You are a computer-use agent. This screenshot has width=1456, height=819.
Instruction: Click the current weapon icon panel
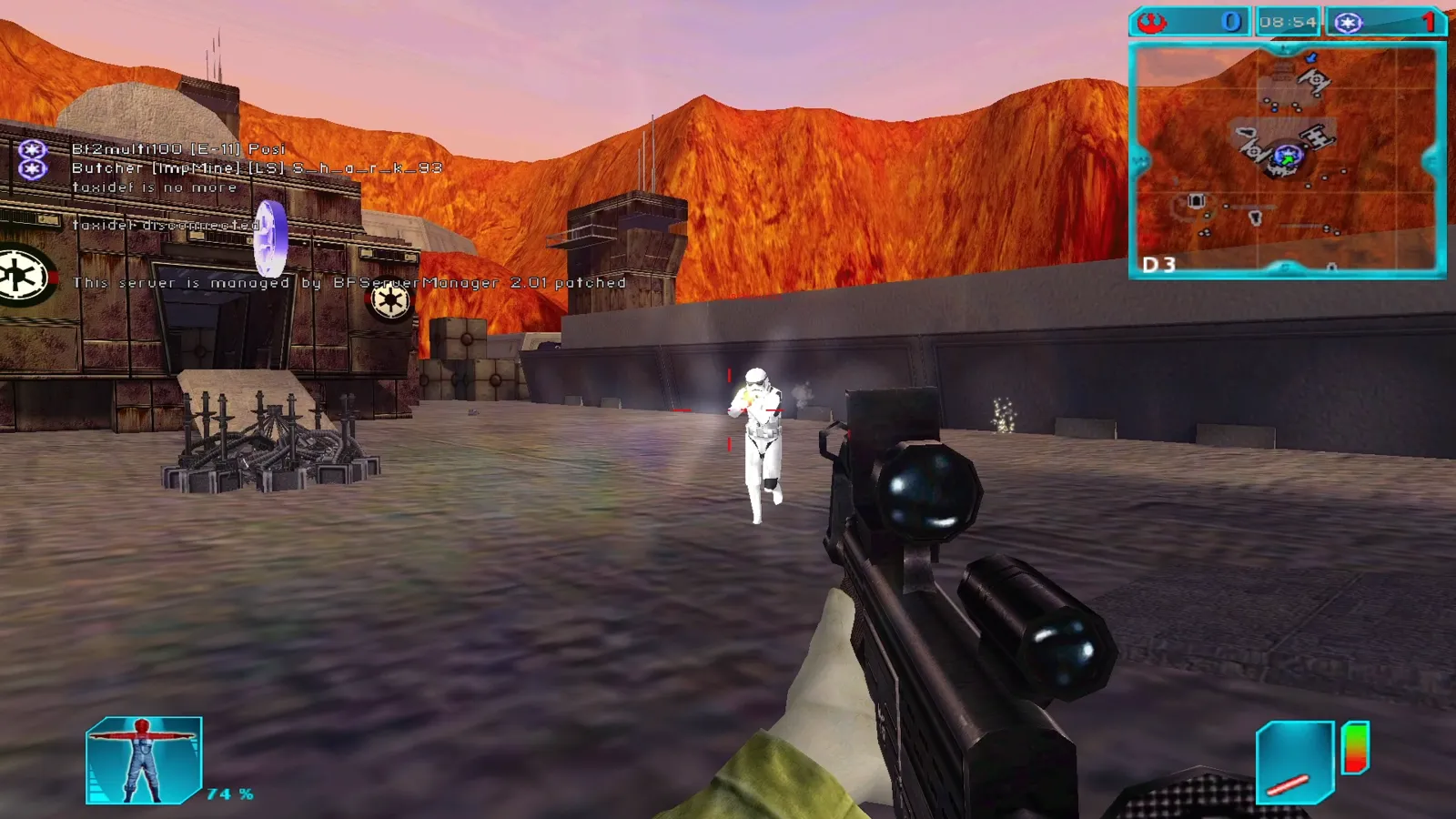coord(1294,763)
